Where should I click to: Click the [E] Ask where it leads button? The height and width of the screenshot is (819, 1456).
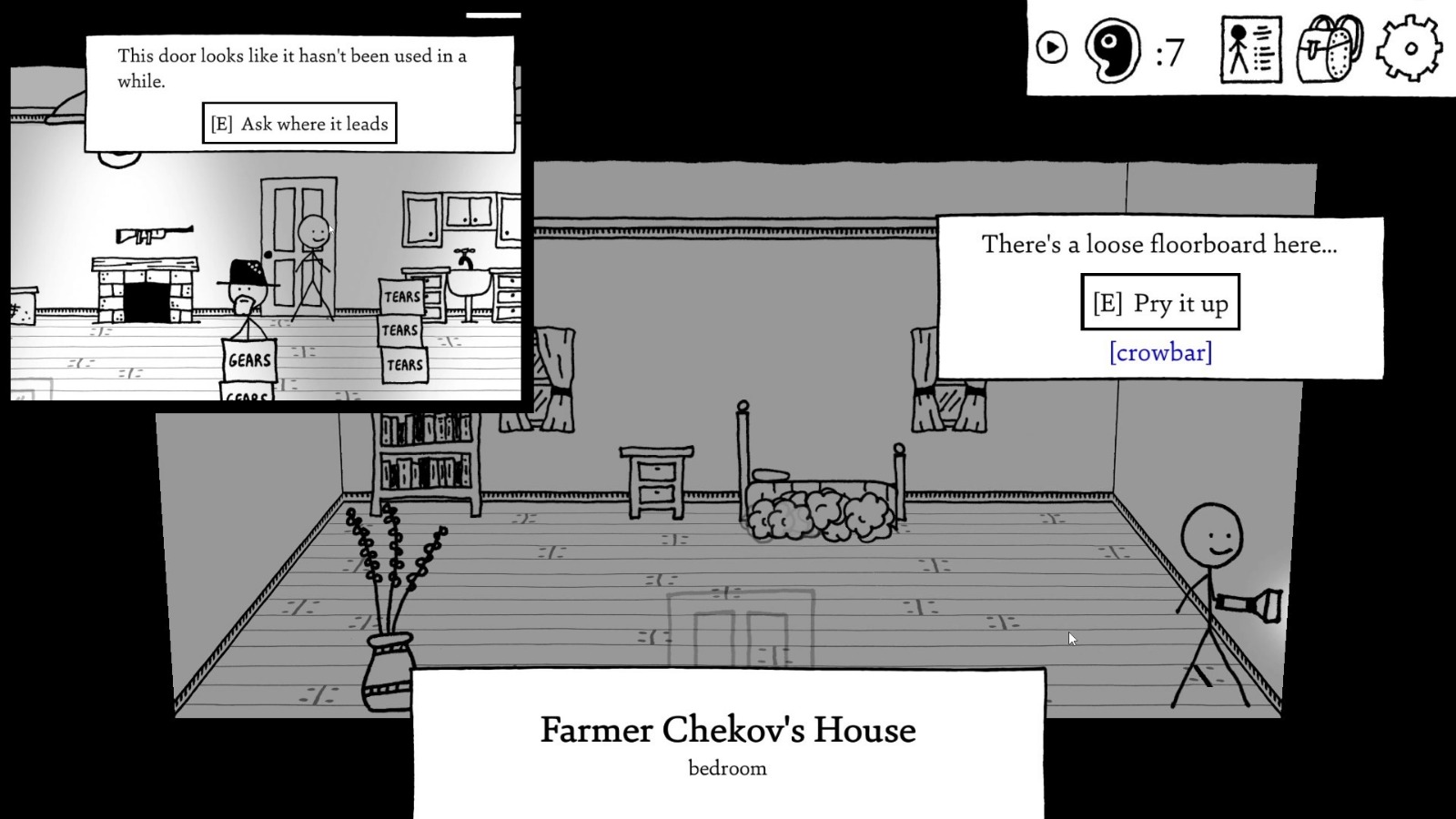pos(299,123)
